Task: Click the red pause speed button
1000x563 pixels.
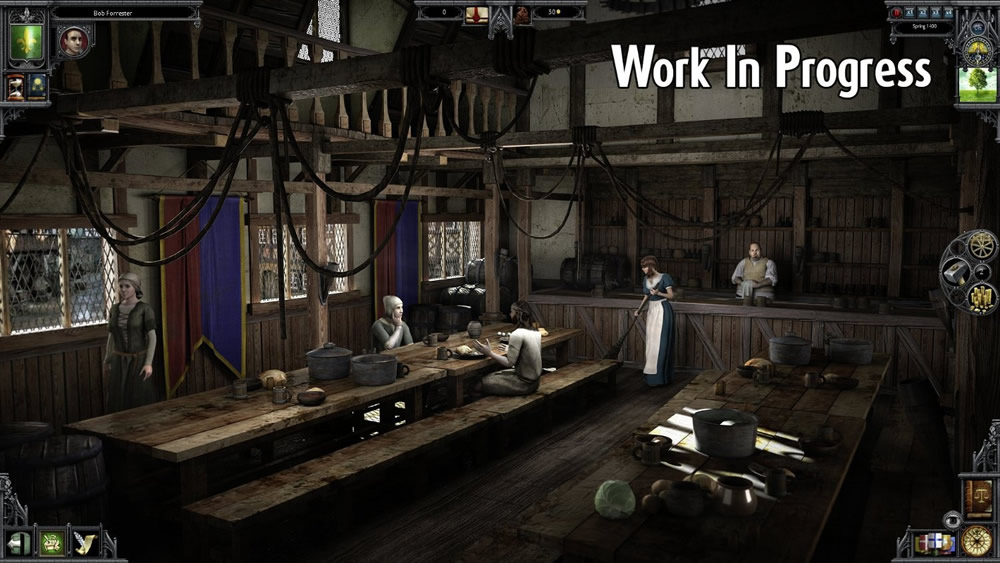Action: click(897, 13)
